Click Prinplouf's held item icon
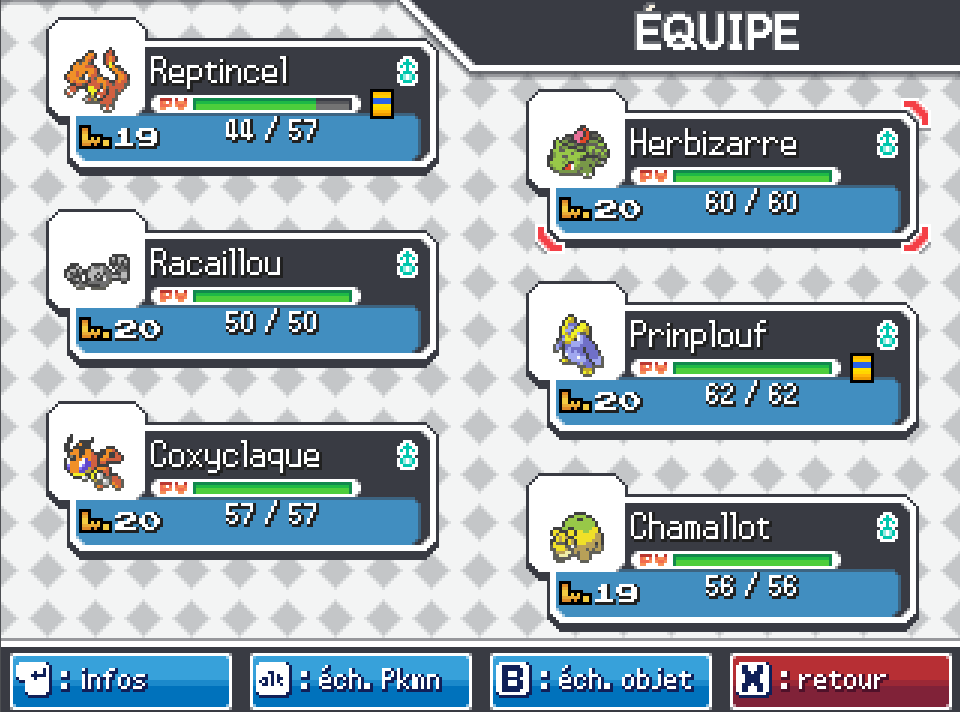This screenshot has height=712, width=960. tap(862, 368)
